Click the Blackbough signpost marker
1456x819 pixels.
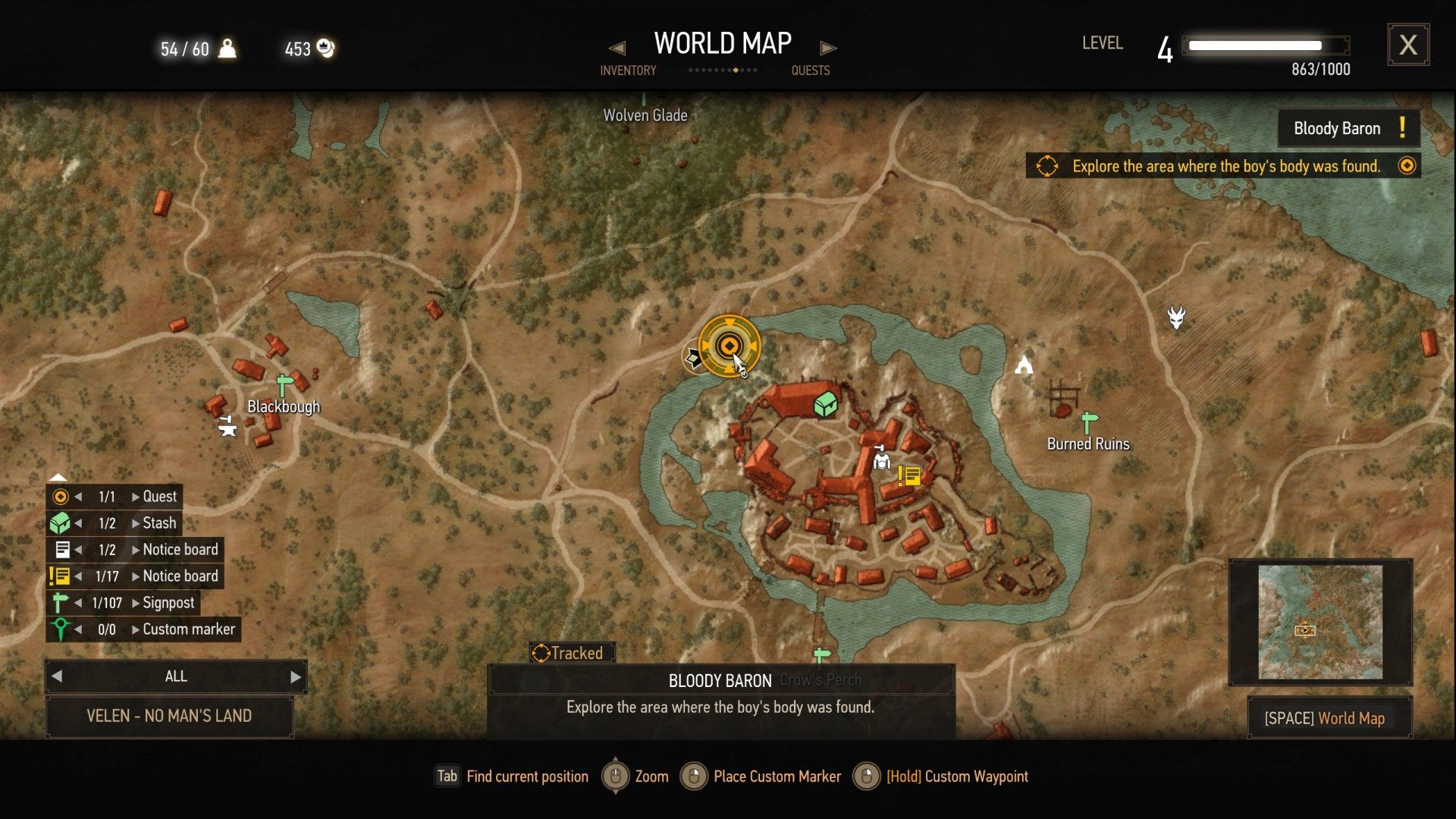284,384
